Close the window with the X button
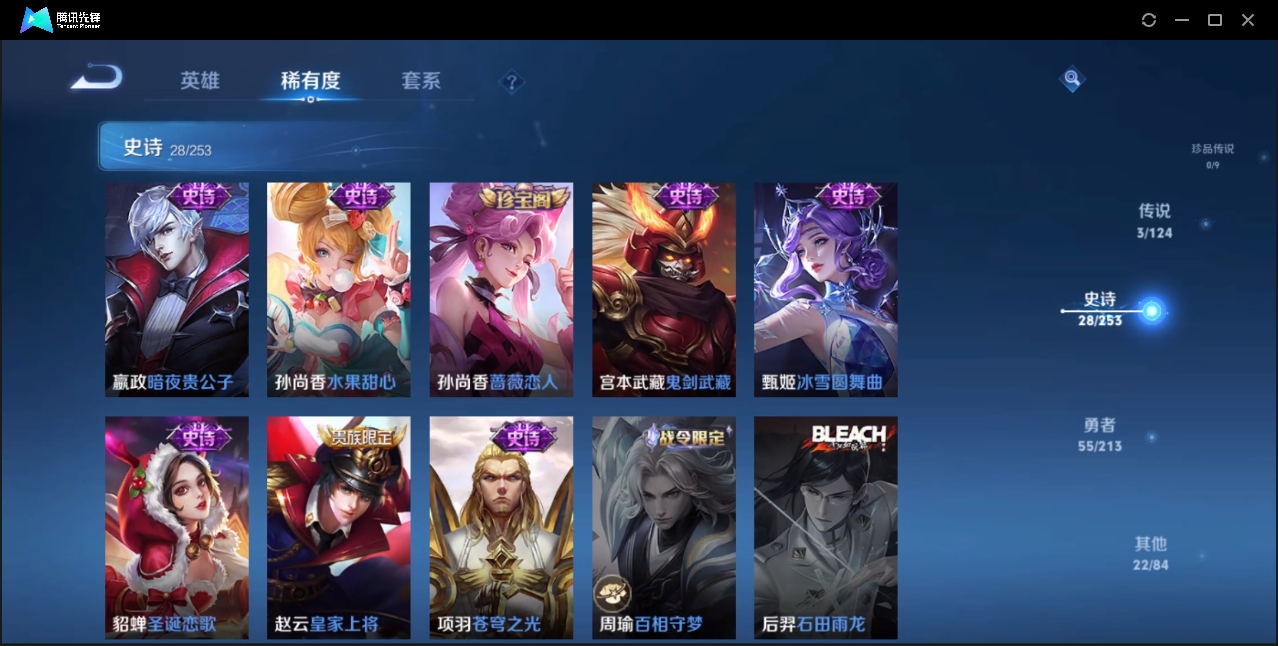 (1248, 20)
